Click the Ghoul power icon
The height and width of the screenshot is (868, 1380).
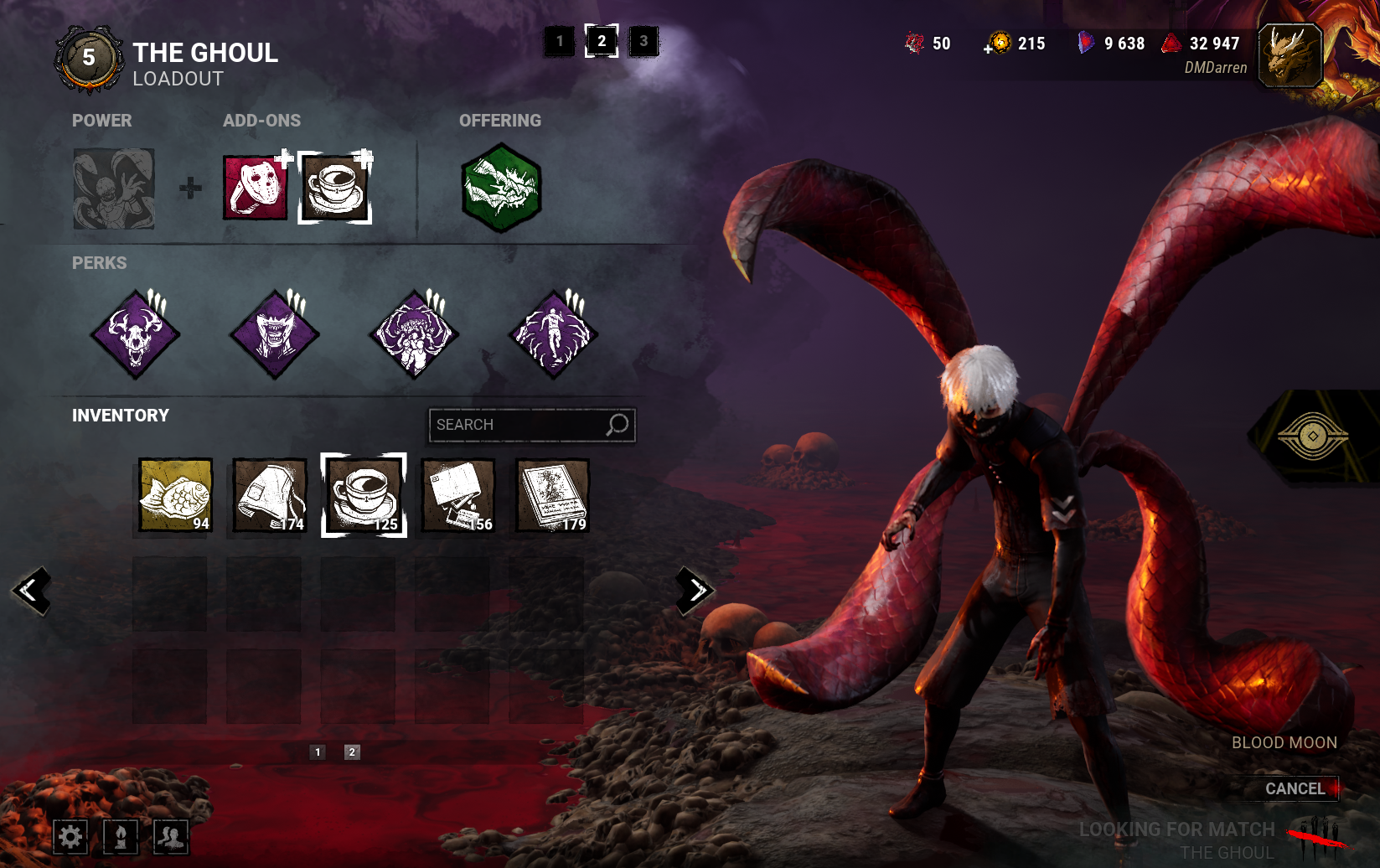[x=114, y=189]
